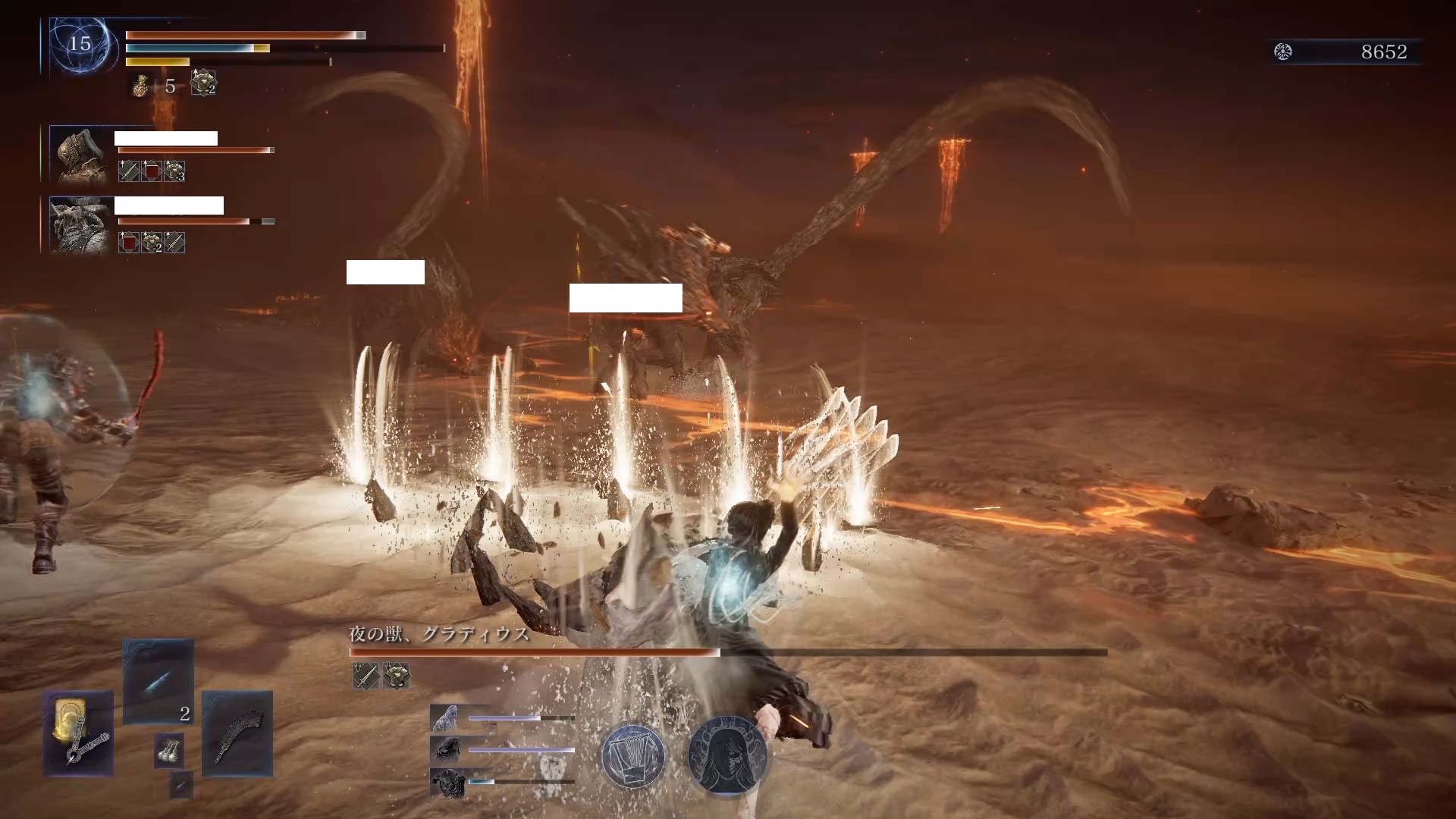Click the level 15 orb emblem
The height and width of the screenshot is (819, 1456).
pos(80,45)
